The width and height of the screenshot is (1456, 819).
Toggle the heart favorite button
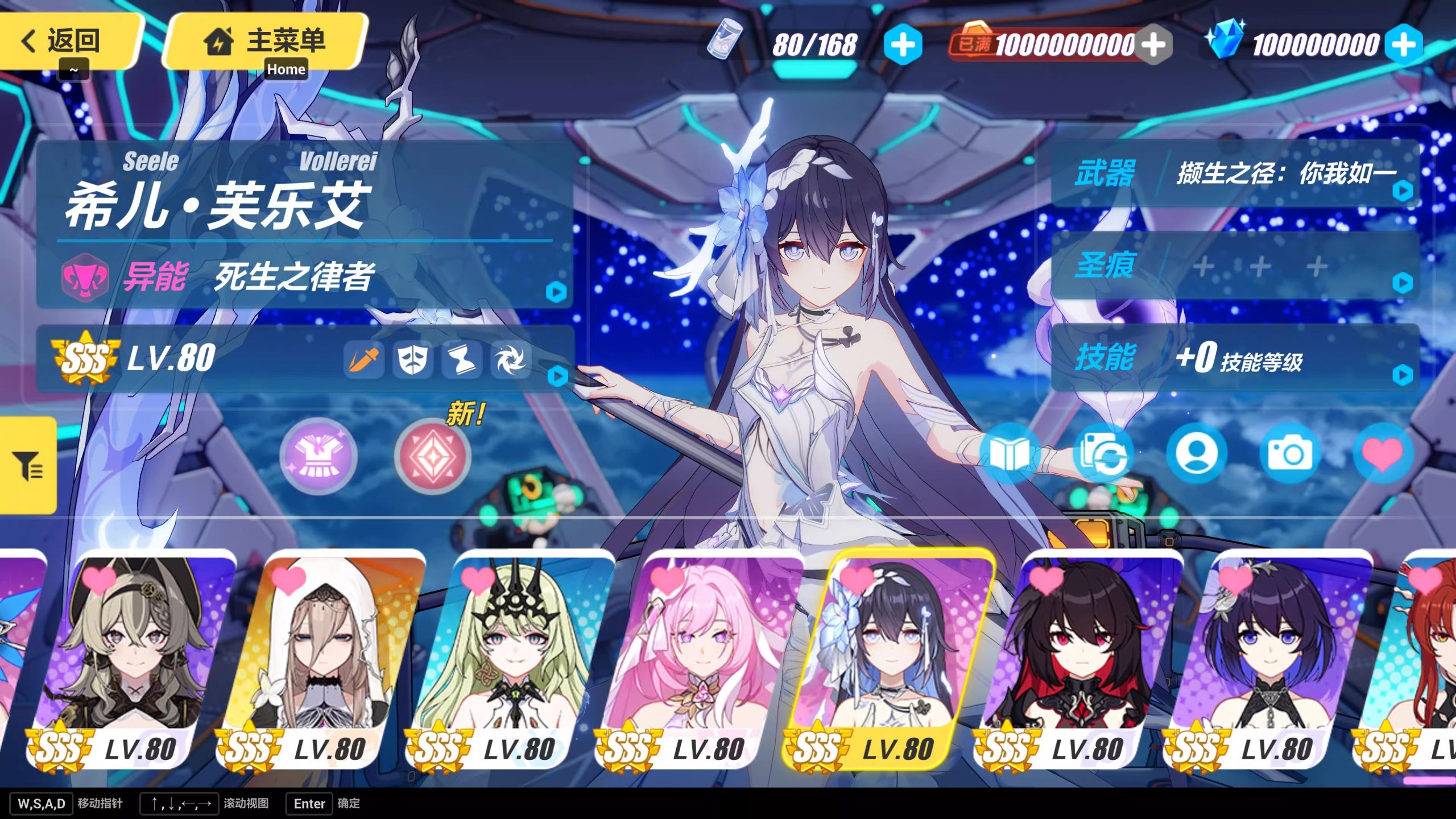click(1382, 454)
